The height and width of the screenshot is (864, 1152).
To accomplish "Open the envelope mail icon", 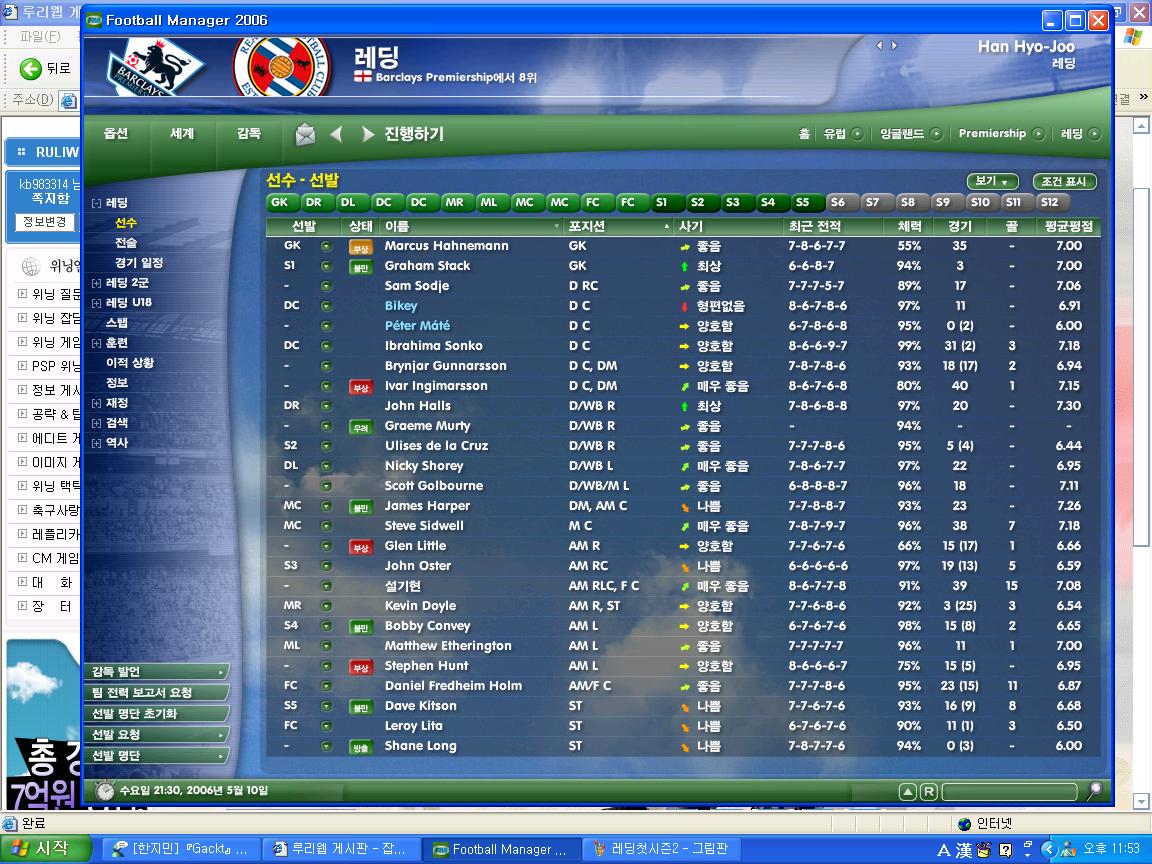I will click(305, 134).
